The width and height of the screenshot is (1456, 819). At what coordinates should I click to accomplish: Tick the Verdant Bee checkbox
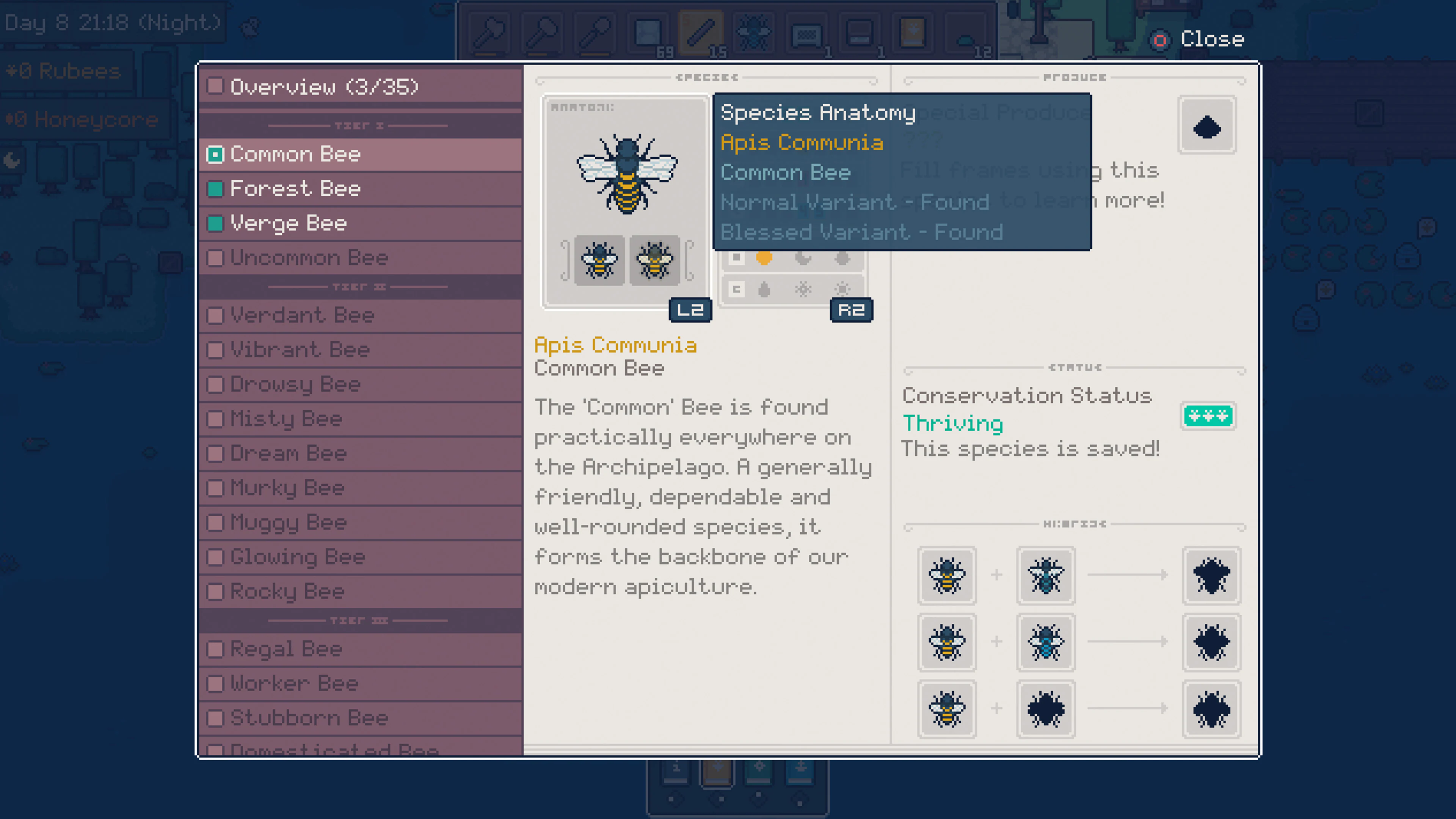coord(215,316)
